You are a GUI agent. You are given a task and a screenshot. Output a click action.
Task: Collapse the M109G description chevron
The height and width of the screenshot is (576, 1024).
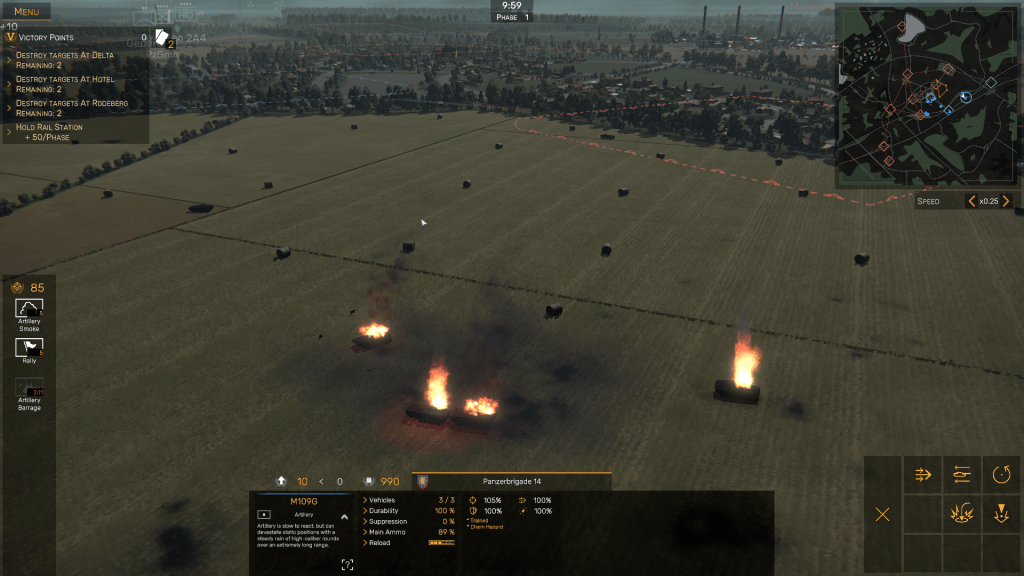[344, 517]
